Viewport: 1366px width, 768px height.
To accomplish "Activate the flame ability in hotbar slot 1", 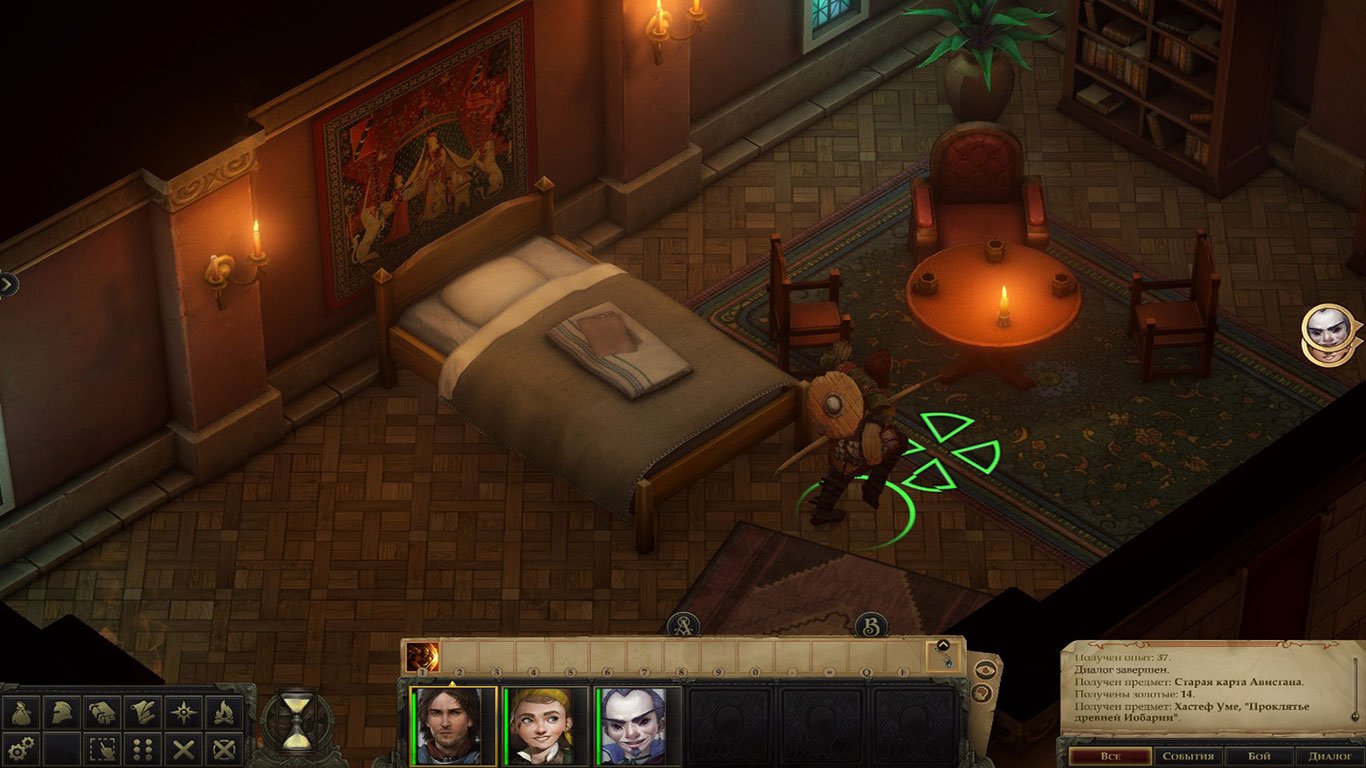I will [422, 656].
